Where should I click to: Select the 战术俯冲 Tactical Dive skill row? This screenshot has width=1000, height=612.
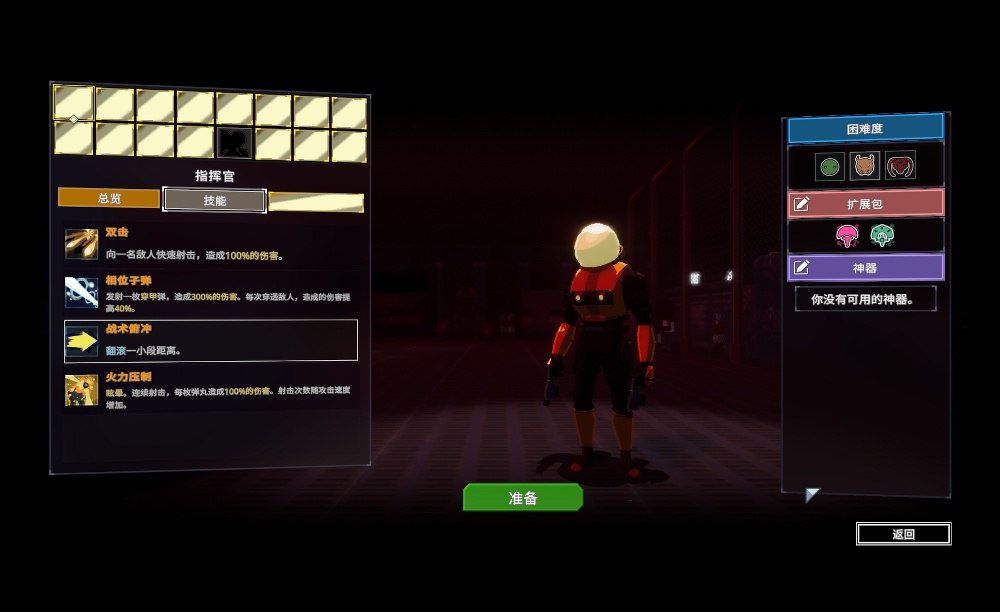click(210, 340)
